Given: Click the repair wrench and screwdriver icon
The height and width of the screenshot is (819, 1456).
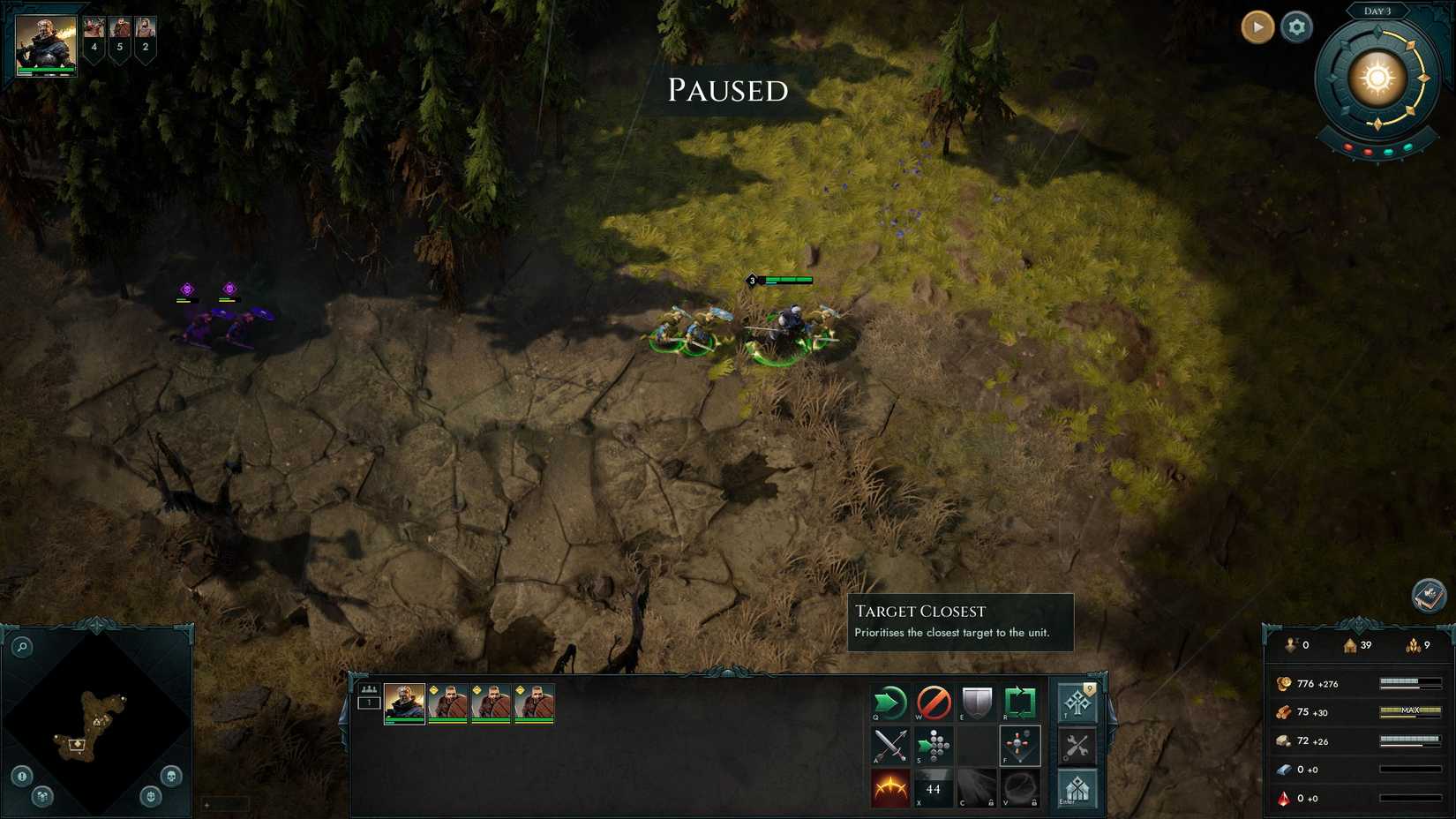Looking at the screenshot, I should [x=1078, y=746].
